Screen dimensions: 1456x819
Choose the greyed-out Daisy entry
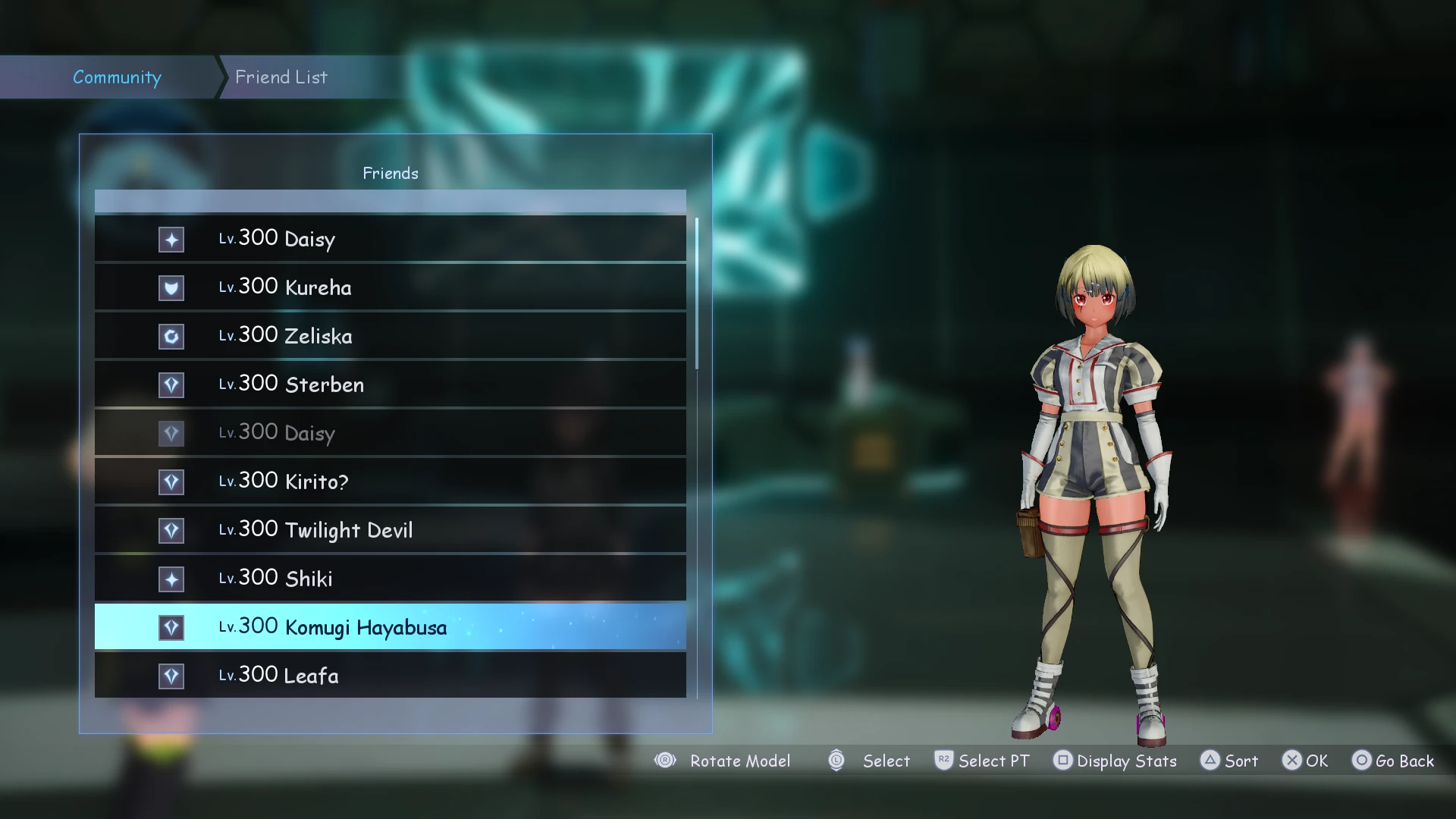[390, 433]
